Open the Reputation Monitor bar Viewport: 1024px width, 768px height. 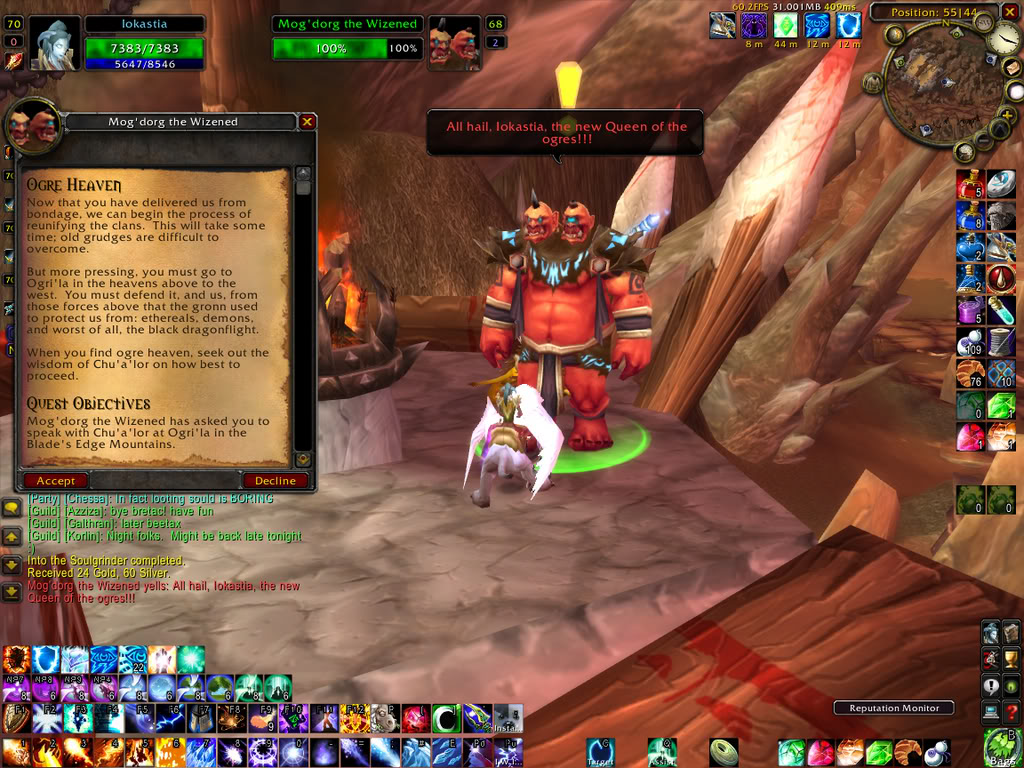click(894, 708)
